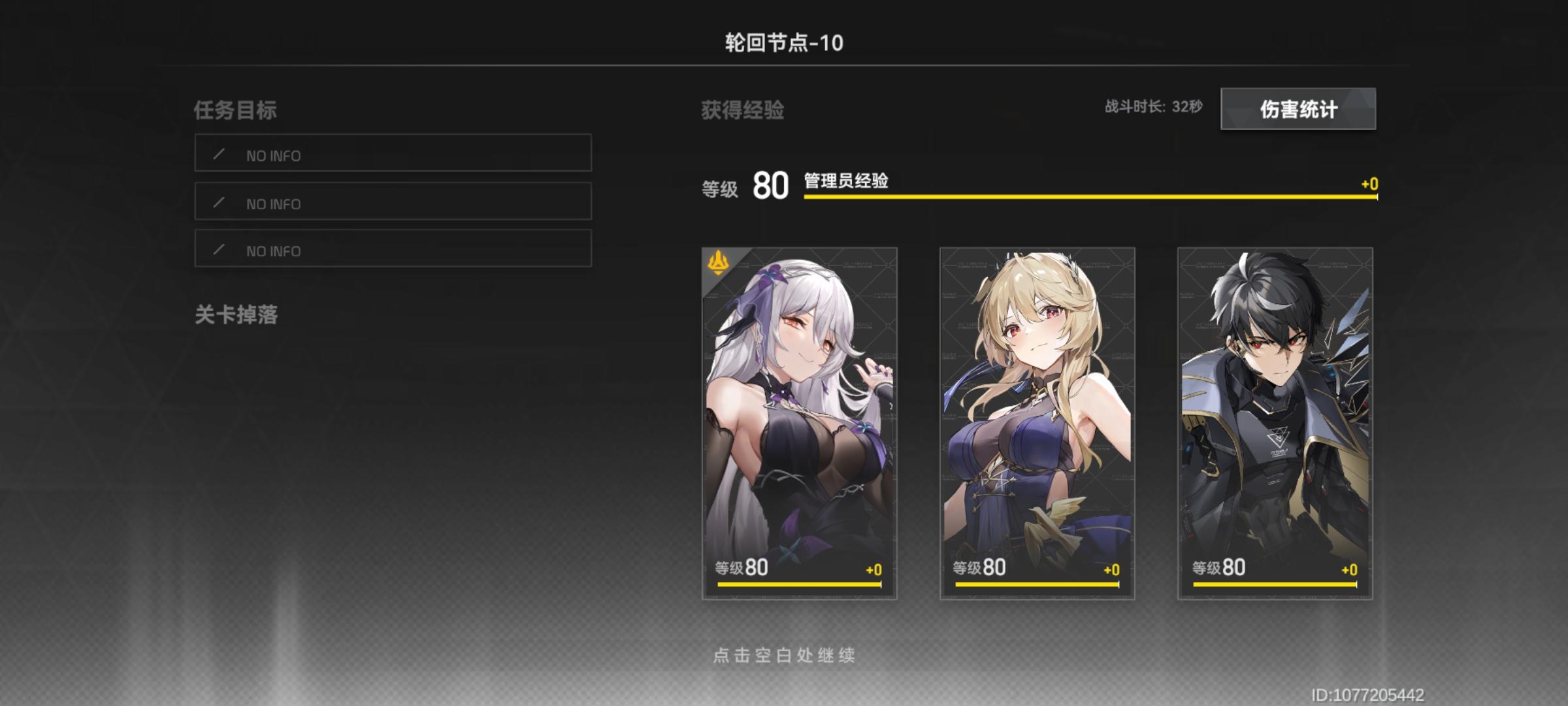Select the pencil icon beside first NO INFO objective

tap(221, 155)
